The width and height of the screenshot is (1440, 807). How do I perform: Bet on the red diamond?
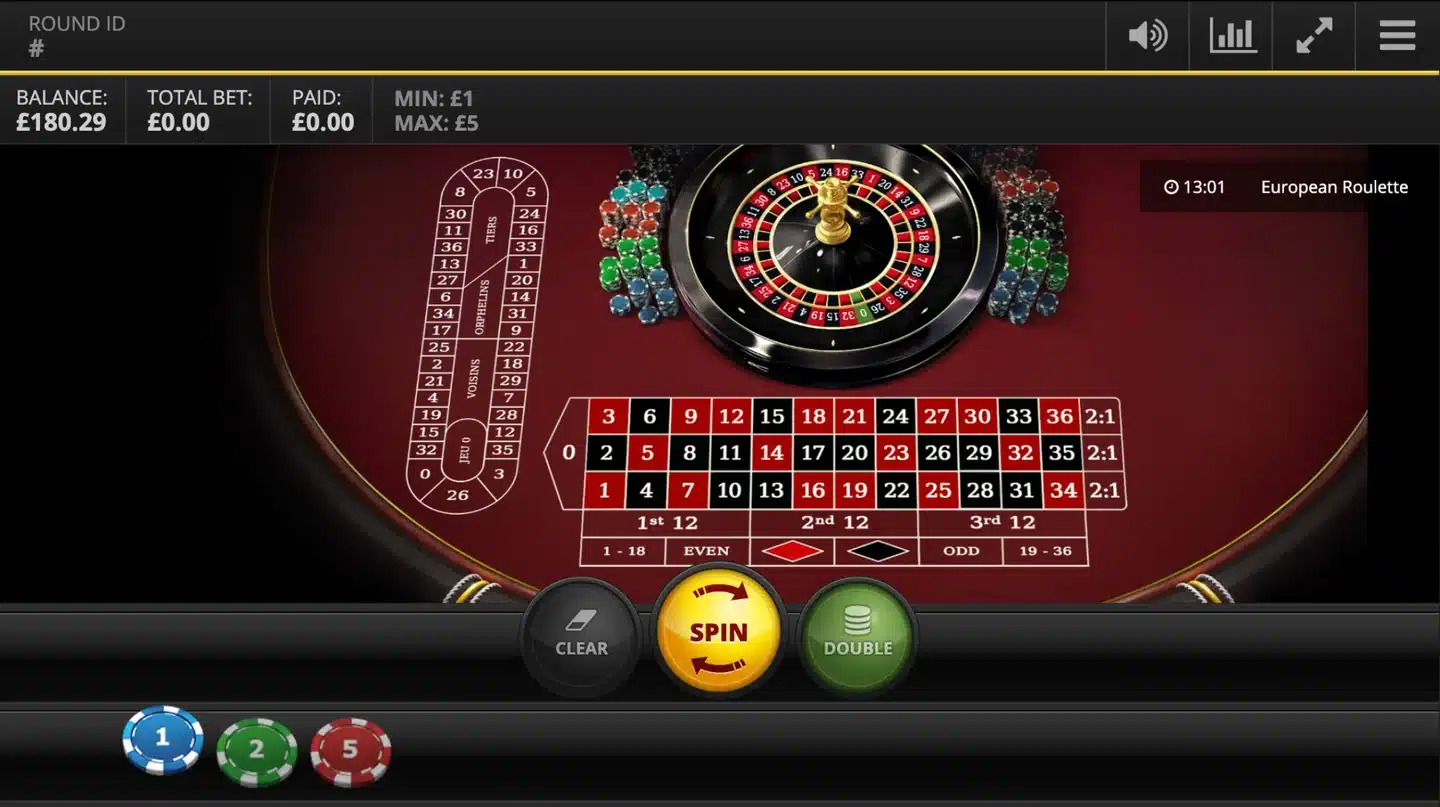pyautogui.click(x=793, y=551)
